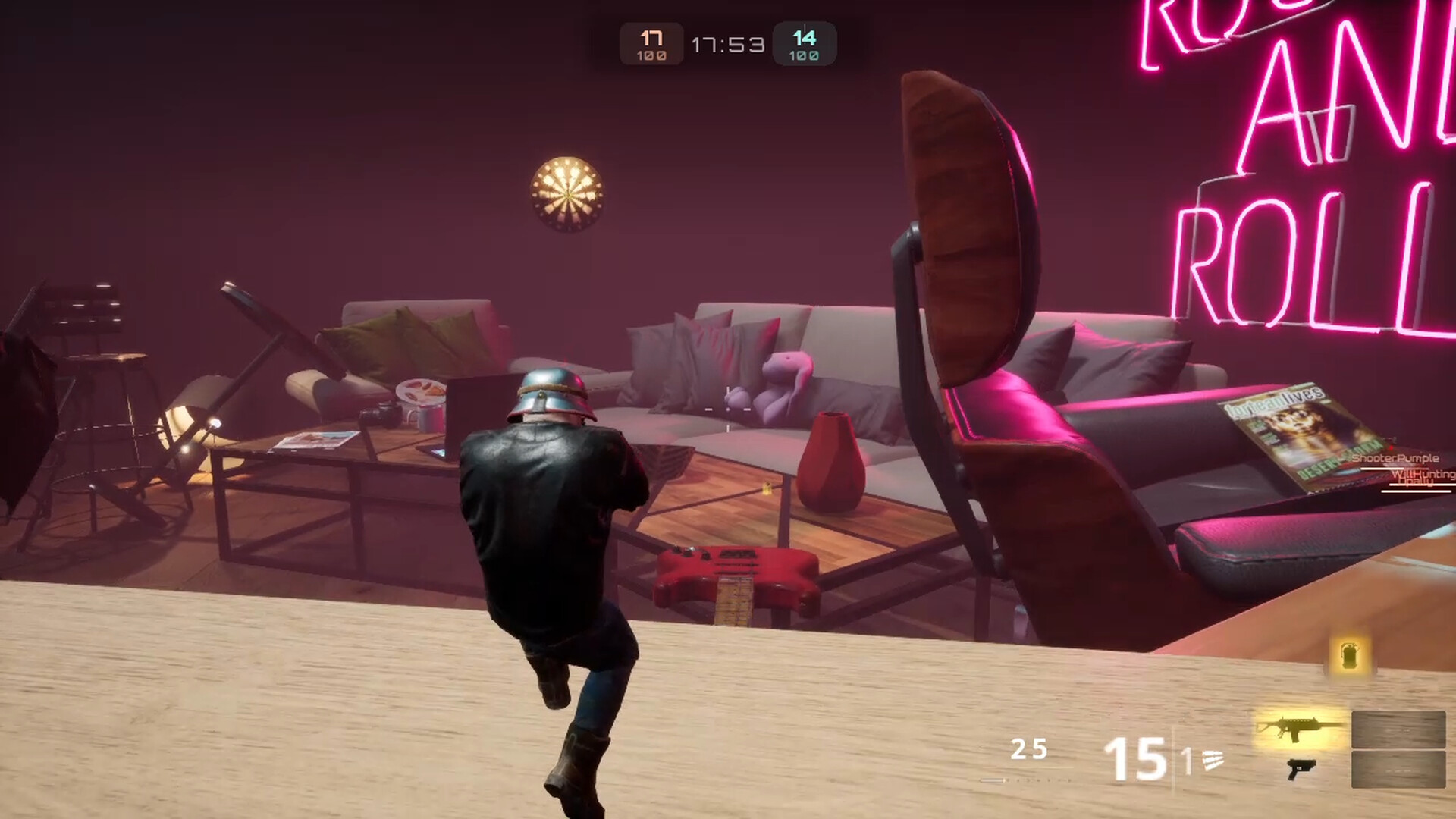Click the reserve ammo count of 25

1028,747
